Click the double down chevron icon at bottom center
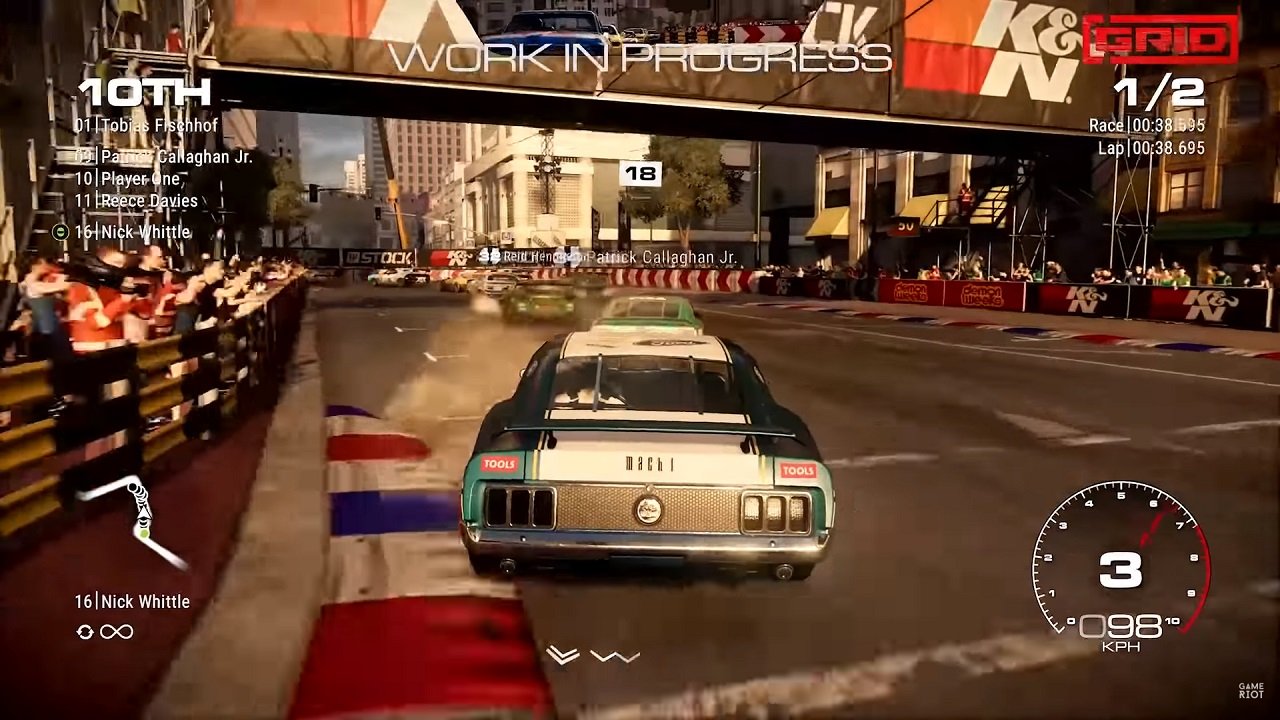1280x720 pixels. pyautogui.click(x=563, y=654)
